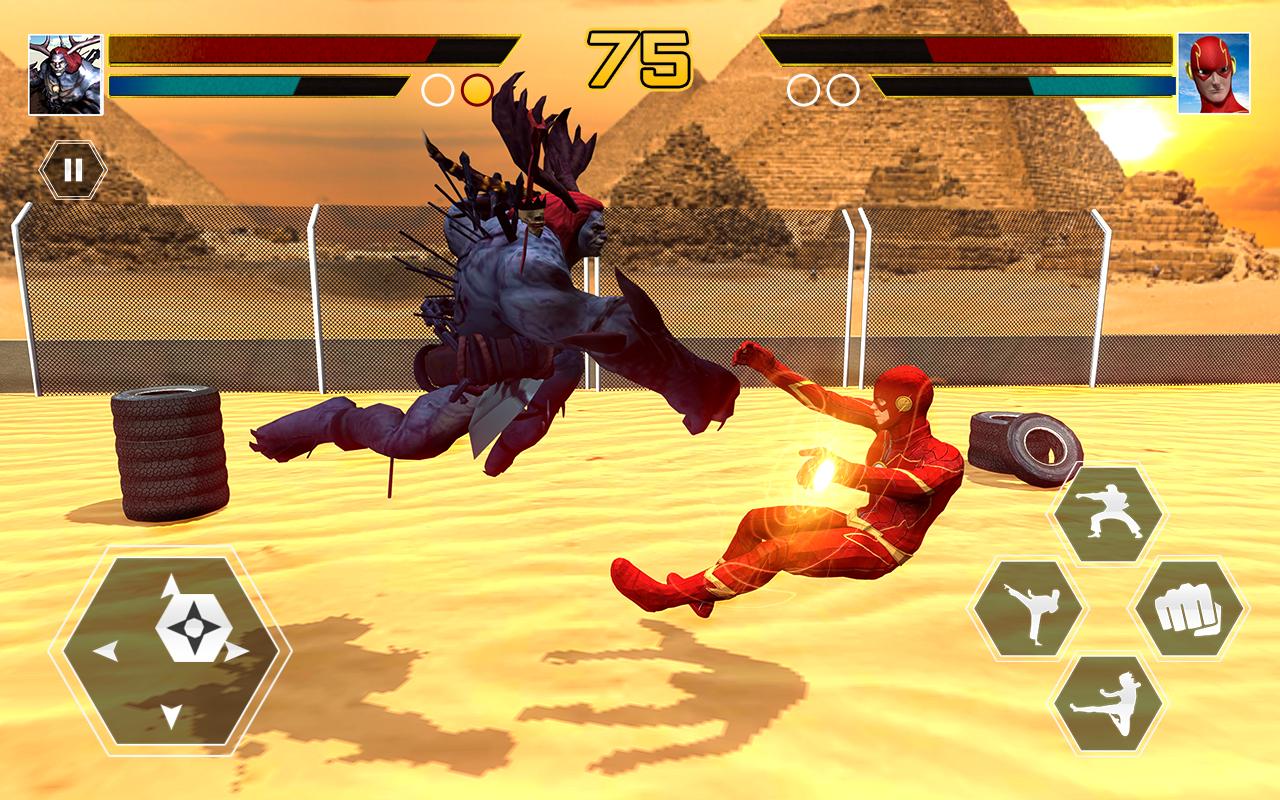The height and width of the screenshot is (800, 1280).
Task: Tap the monster's empty white round circle
Action: tap(436, 91)
